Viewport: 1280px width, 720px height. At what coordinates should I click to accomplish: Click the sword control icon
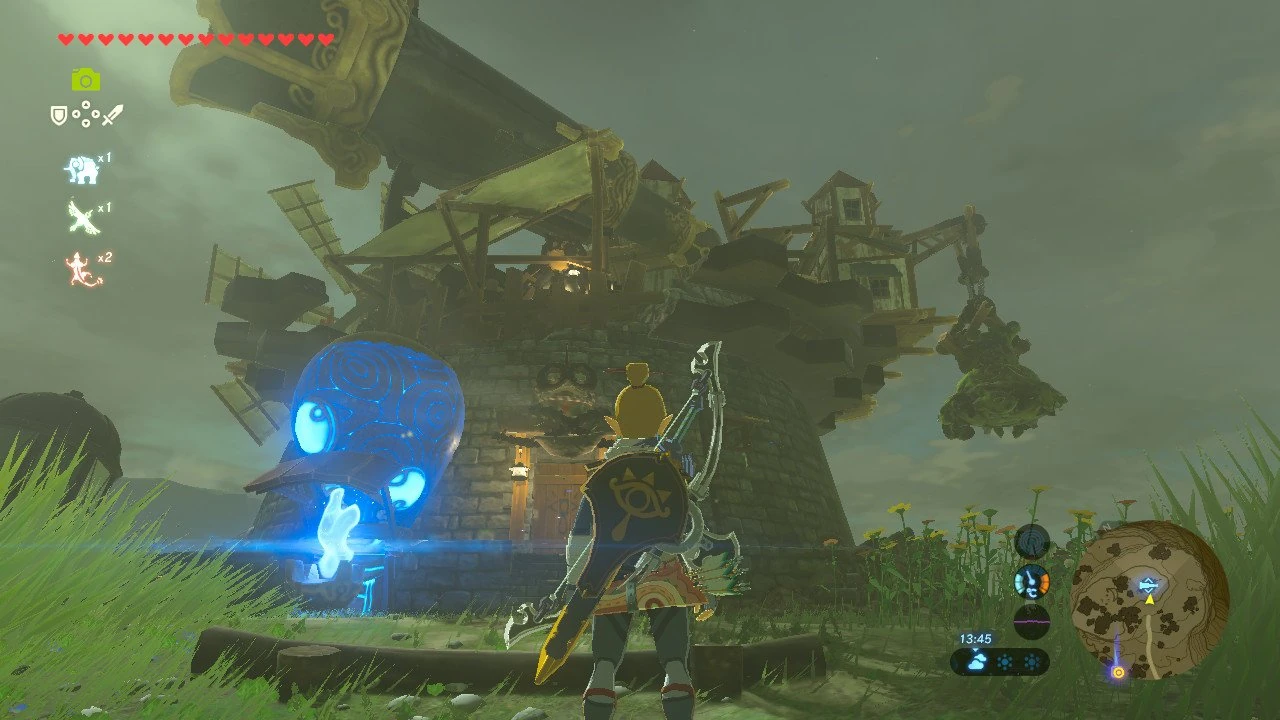click(x=113, y=114)
